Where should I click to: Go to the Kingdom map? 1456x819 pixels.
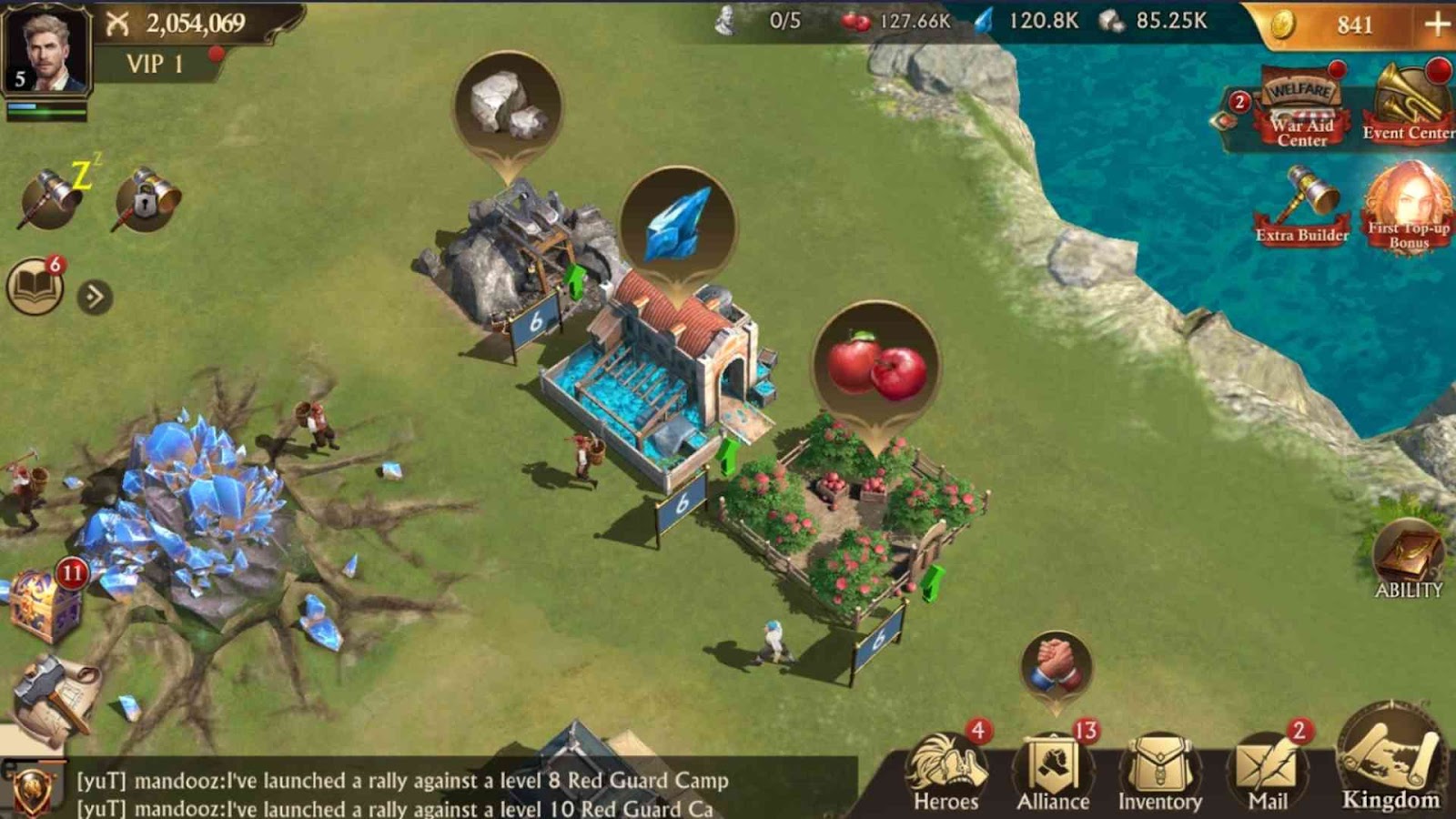click(x=1390, y=763)
